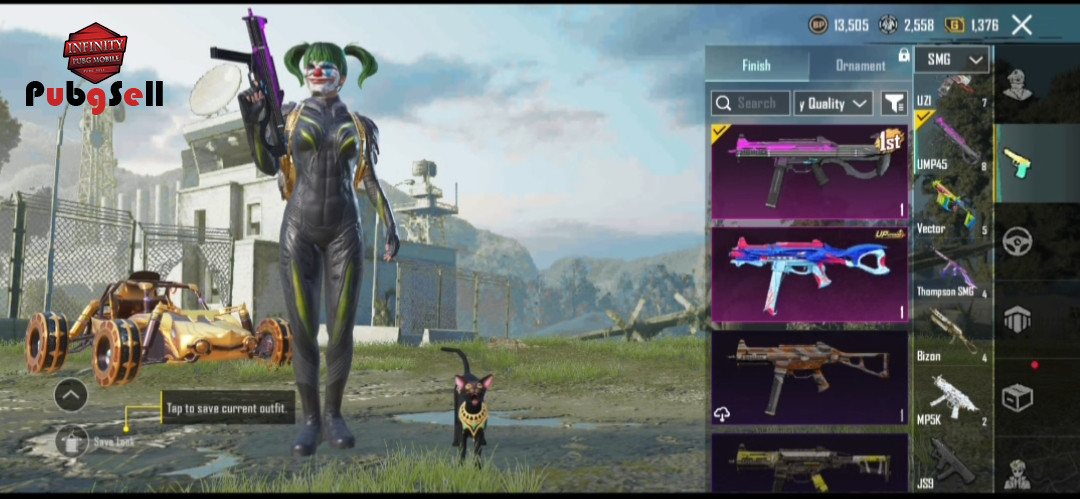Select the Bizon weapon entry
Image resolution: width=1080 pixels, height=499 pixels.
952,335
